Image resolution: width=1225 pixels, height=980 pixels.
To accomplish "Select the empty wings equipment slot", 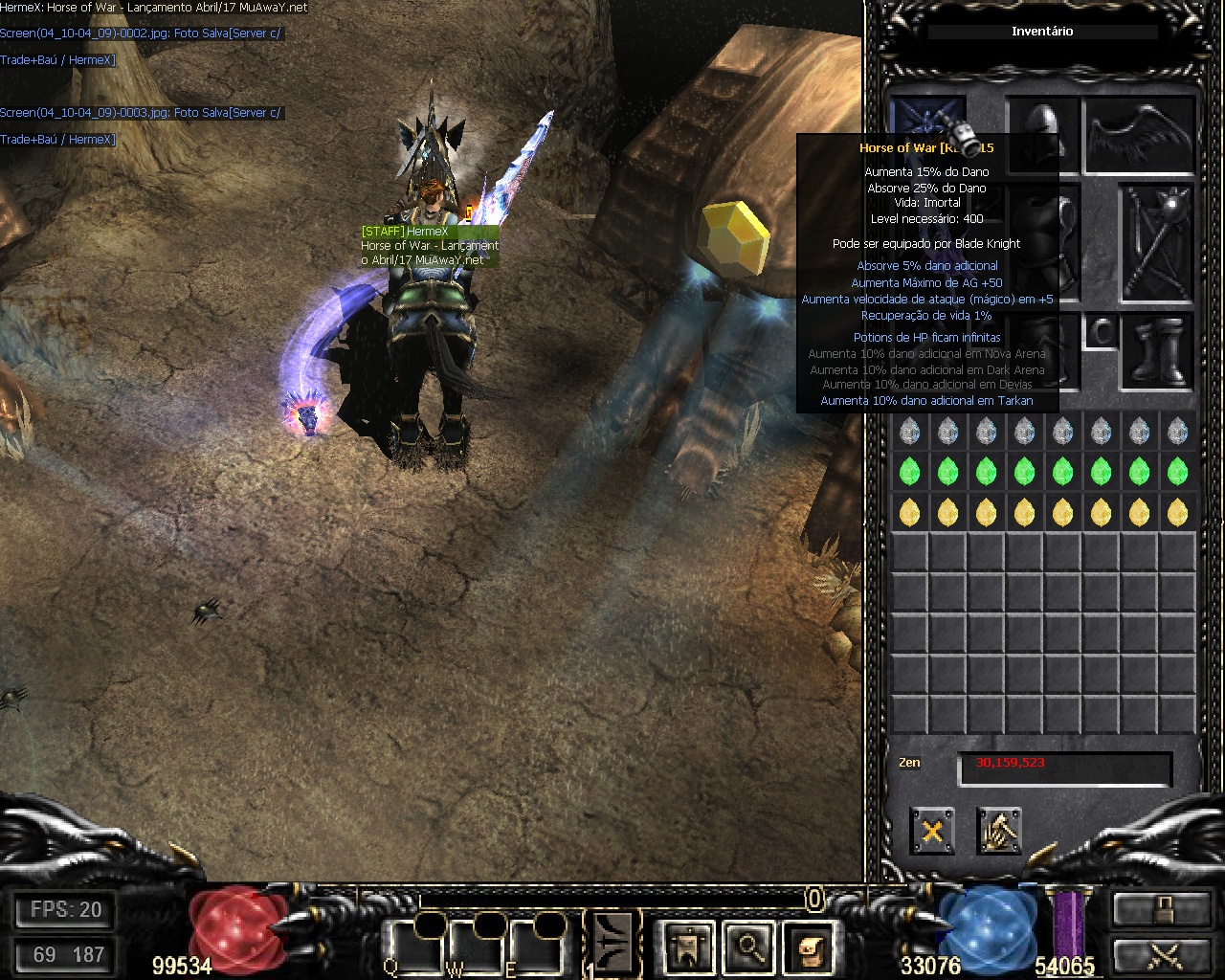I will [1141, 134].
